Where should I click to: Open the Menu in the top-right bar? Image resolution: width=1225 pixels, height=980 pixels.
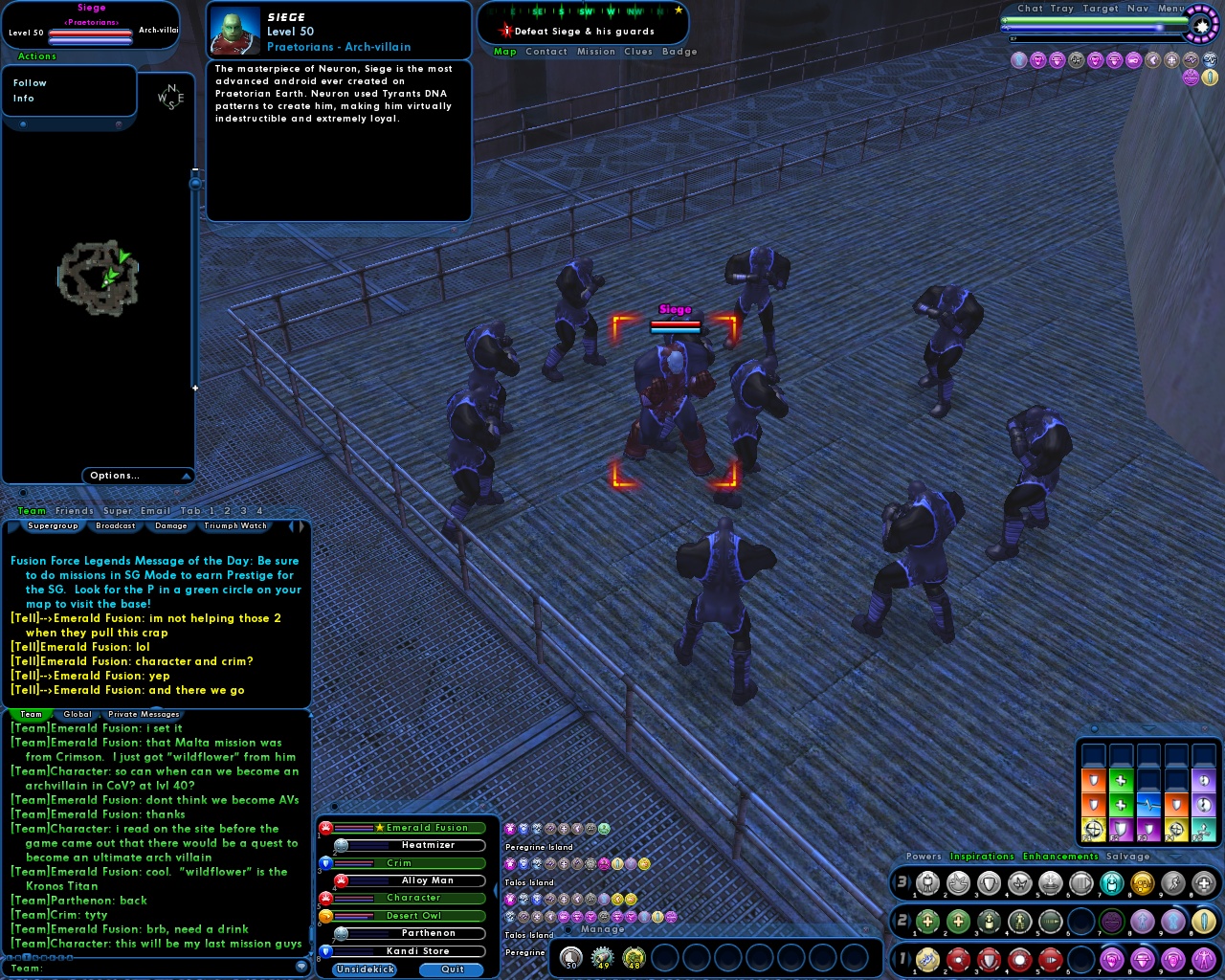coord(1169,8)
